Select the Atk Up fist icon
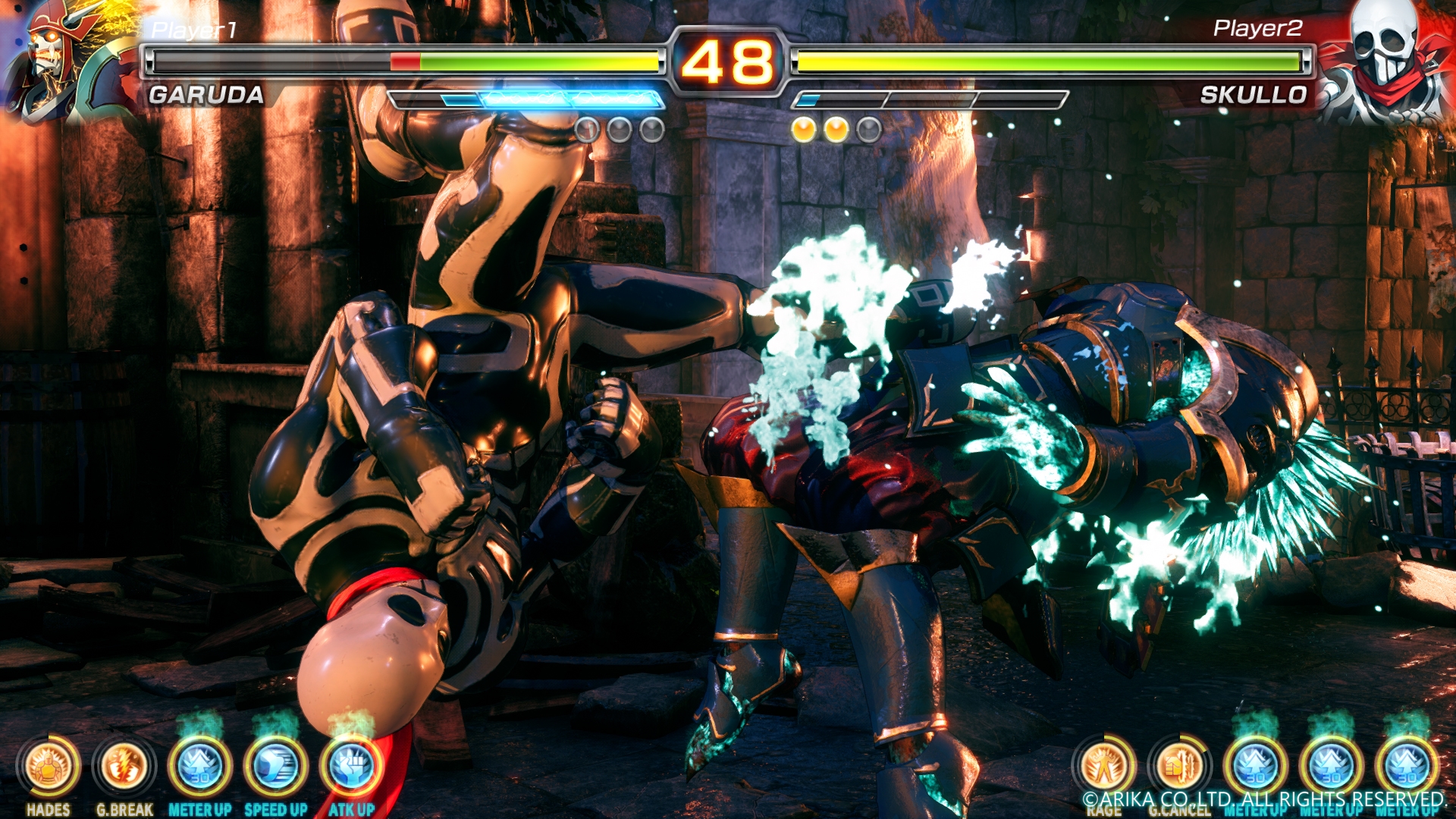The image size is (1456, 819). pos(351,767)
